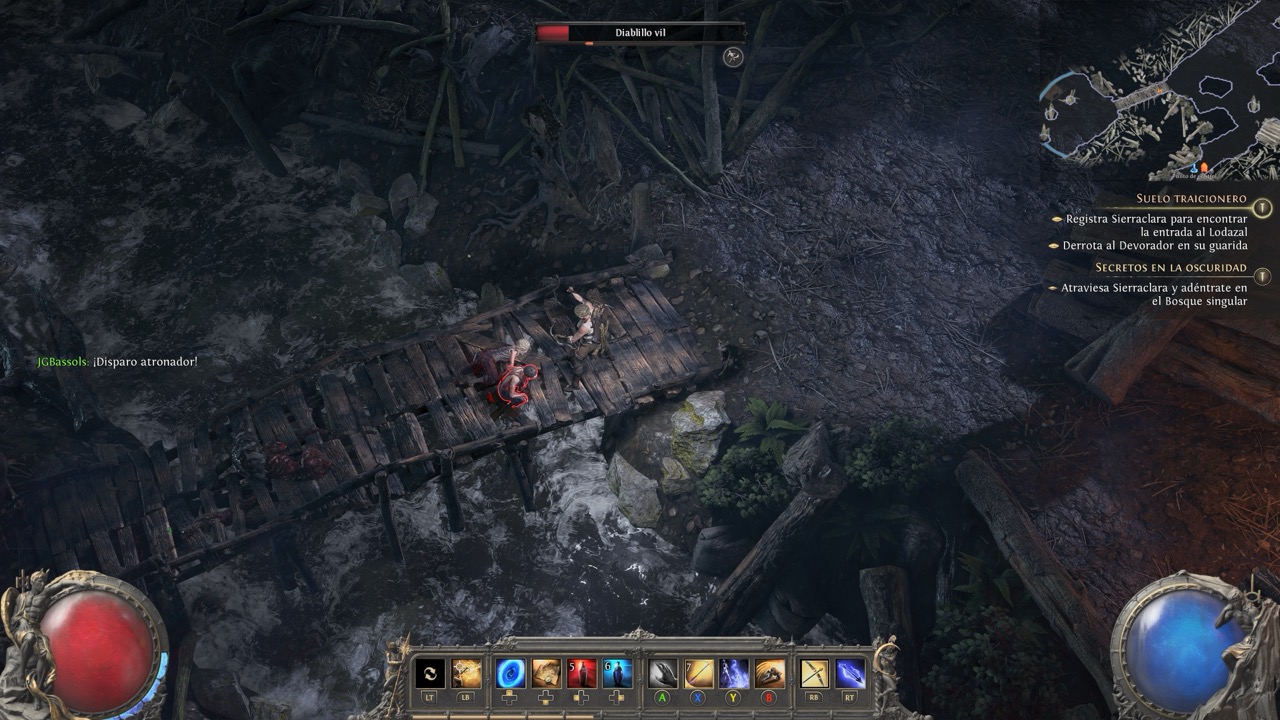1280x720 pixels.
Task: Fire the blue lightning arrow skill
Action: 850,673
